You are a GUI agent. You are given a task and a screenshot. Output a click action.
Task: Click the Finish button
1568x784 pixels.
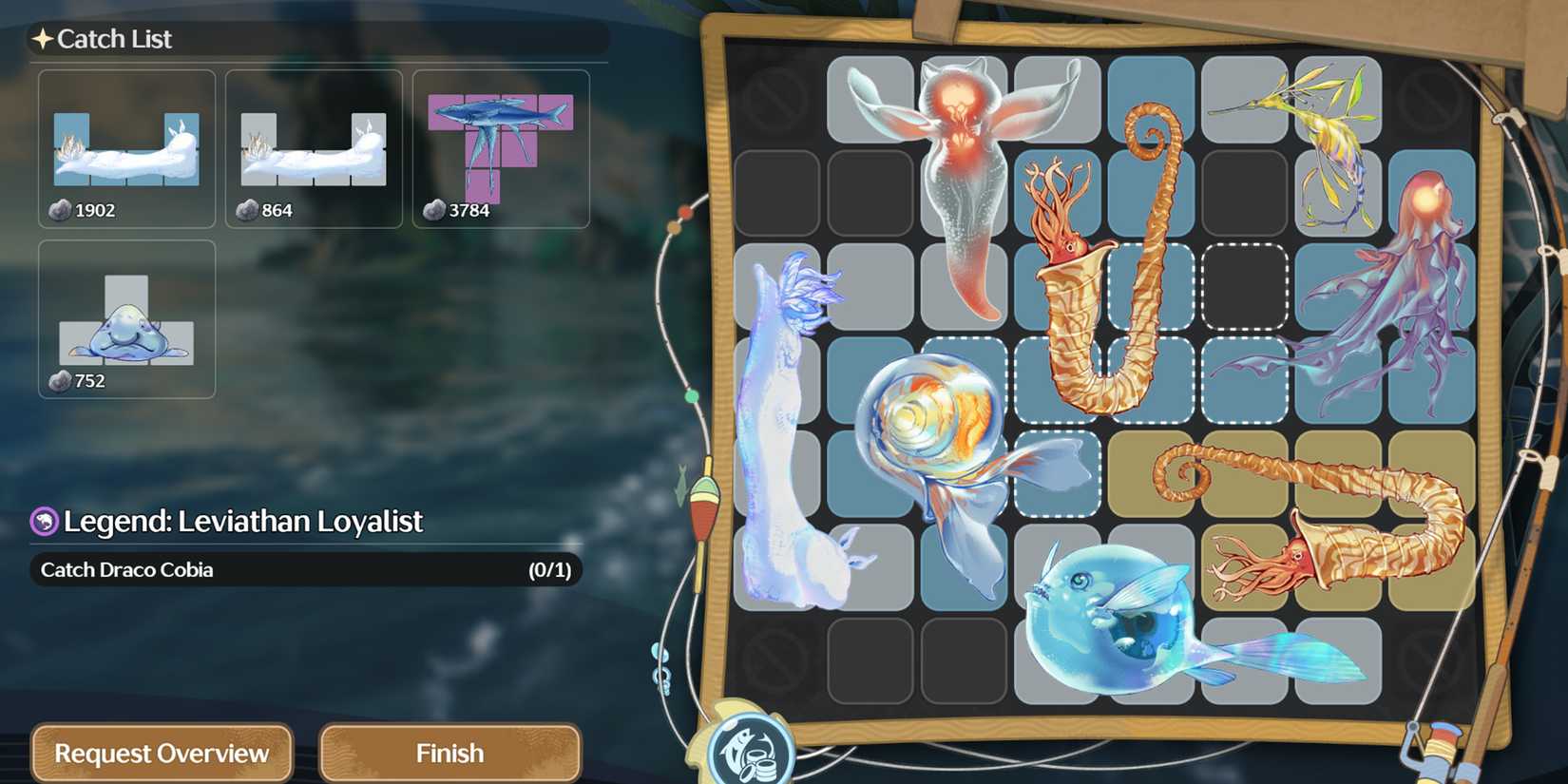click(449, 752)
